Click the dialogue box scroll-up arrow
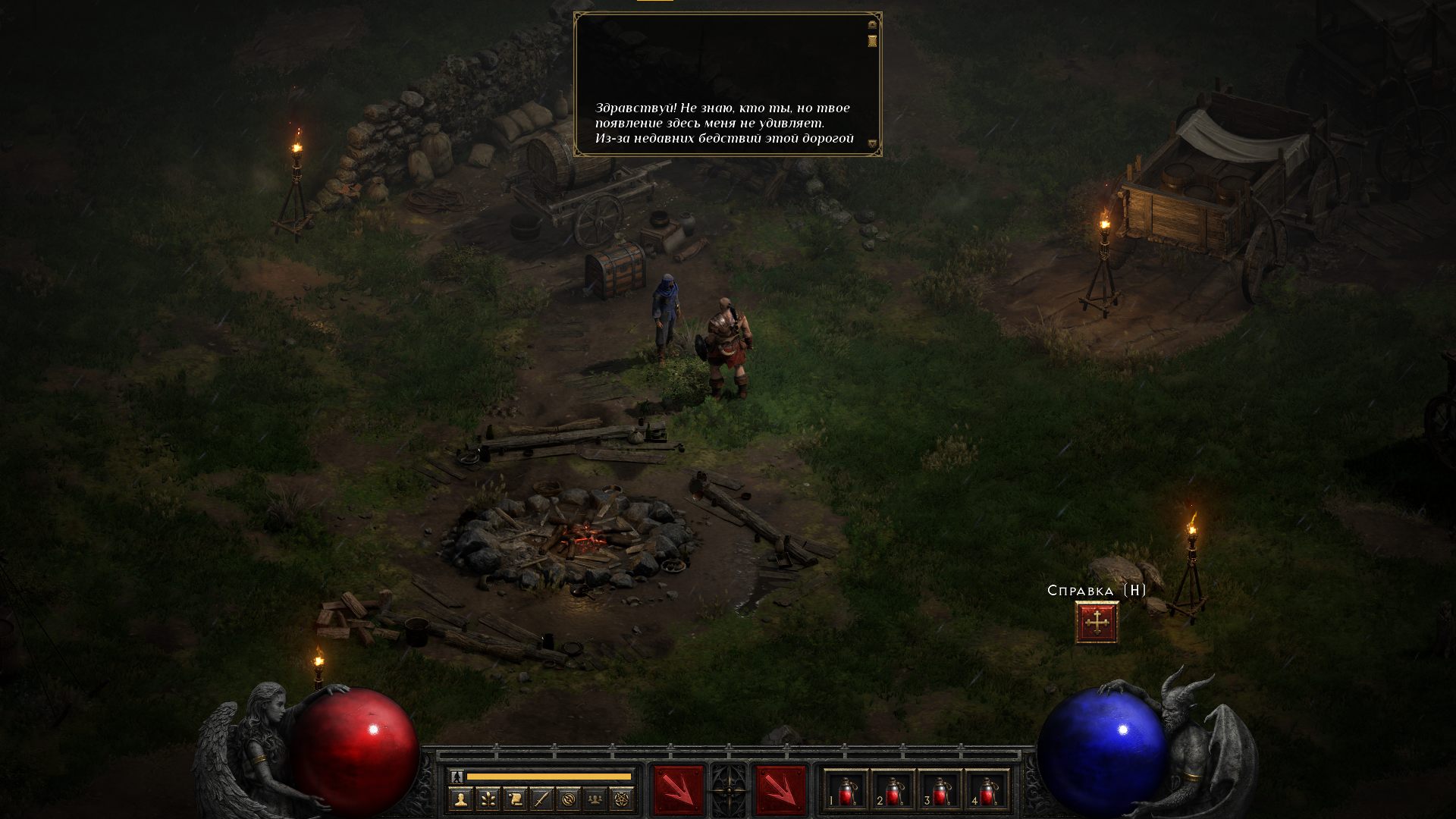The height and width of the screenshot is (819, 1456). click(872, 25)
